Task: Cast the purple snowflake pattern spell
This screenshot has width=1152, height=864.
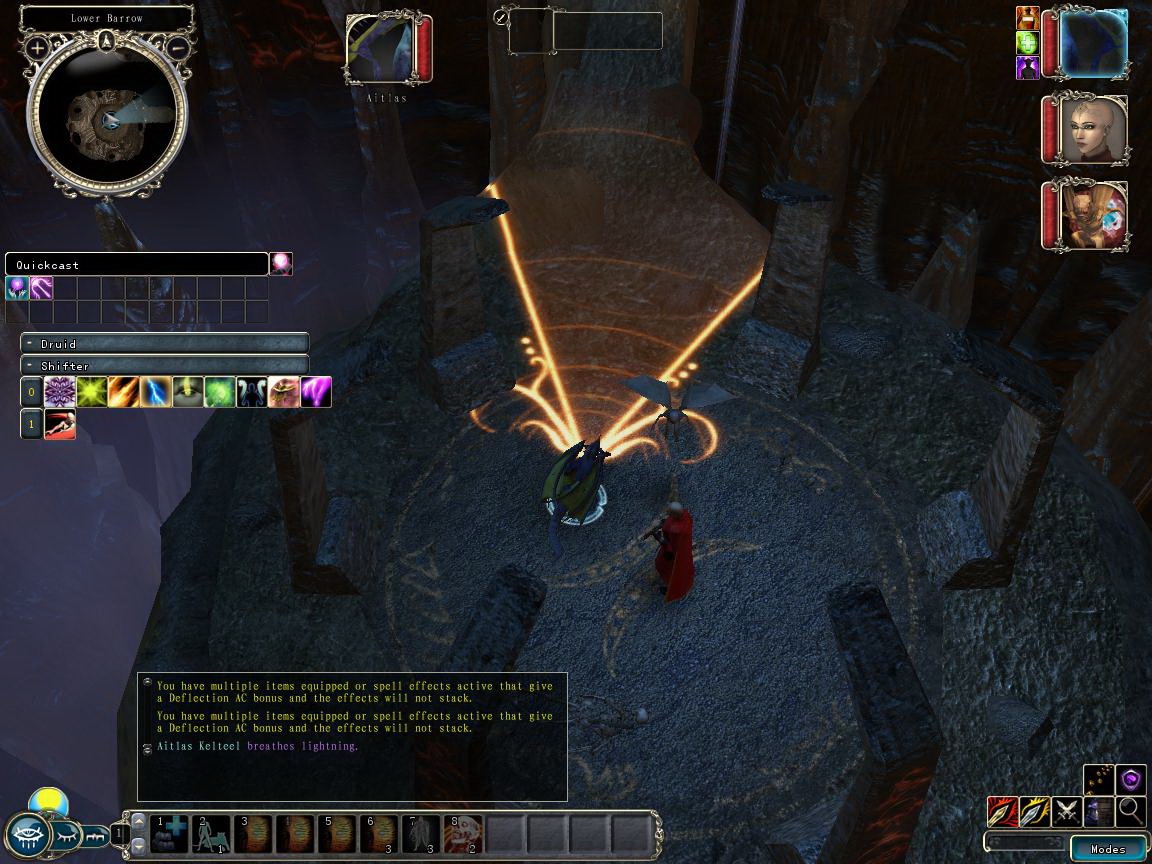Action: 60,392
